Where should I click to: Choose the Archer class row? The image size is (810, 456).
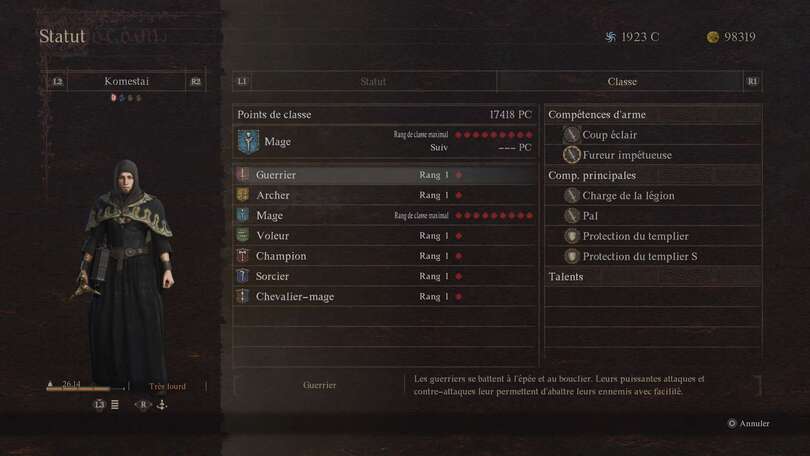point(385,195)
